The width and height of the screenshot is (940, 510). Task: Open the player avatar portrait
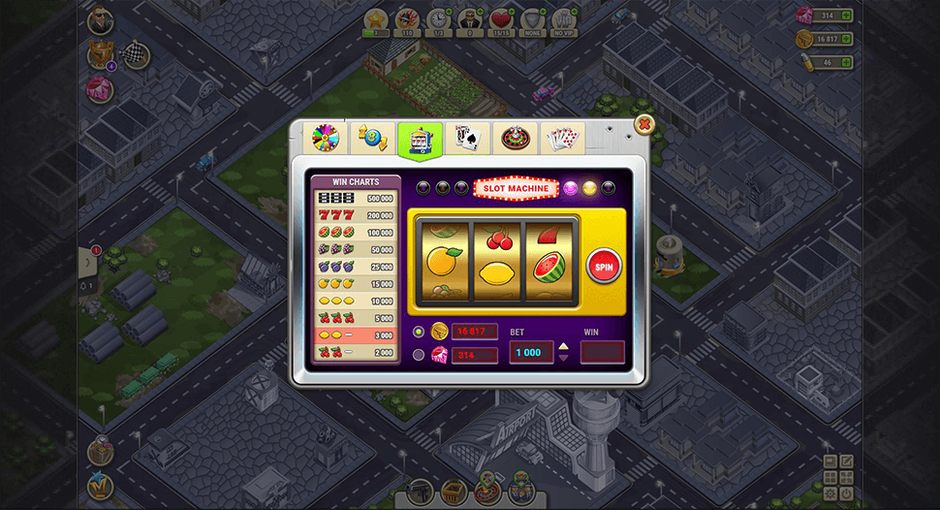coord(100,20)
